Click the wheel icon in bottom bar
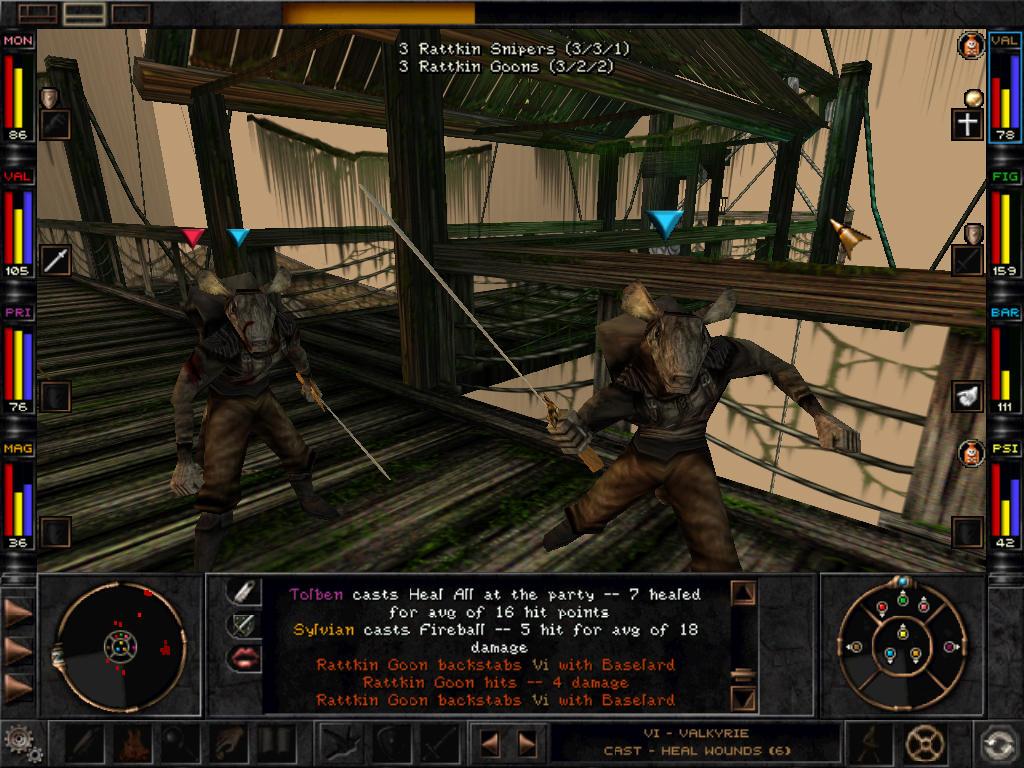1024x768 pixels. click(x=925, y=744)
